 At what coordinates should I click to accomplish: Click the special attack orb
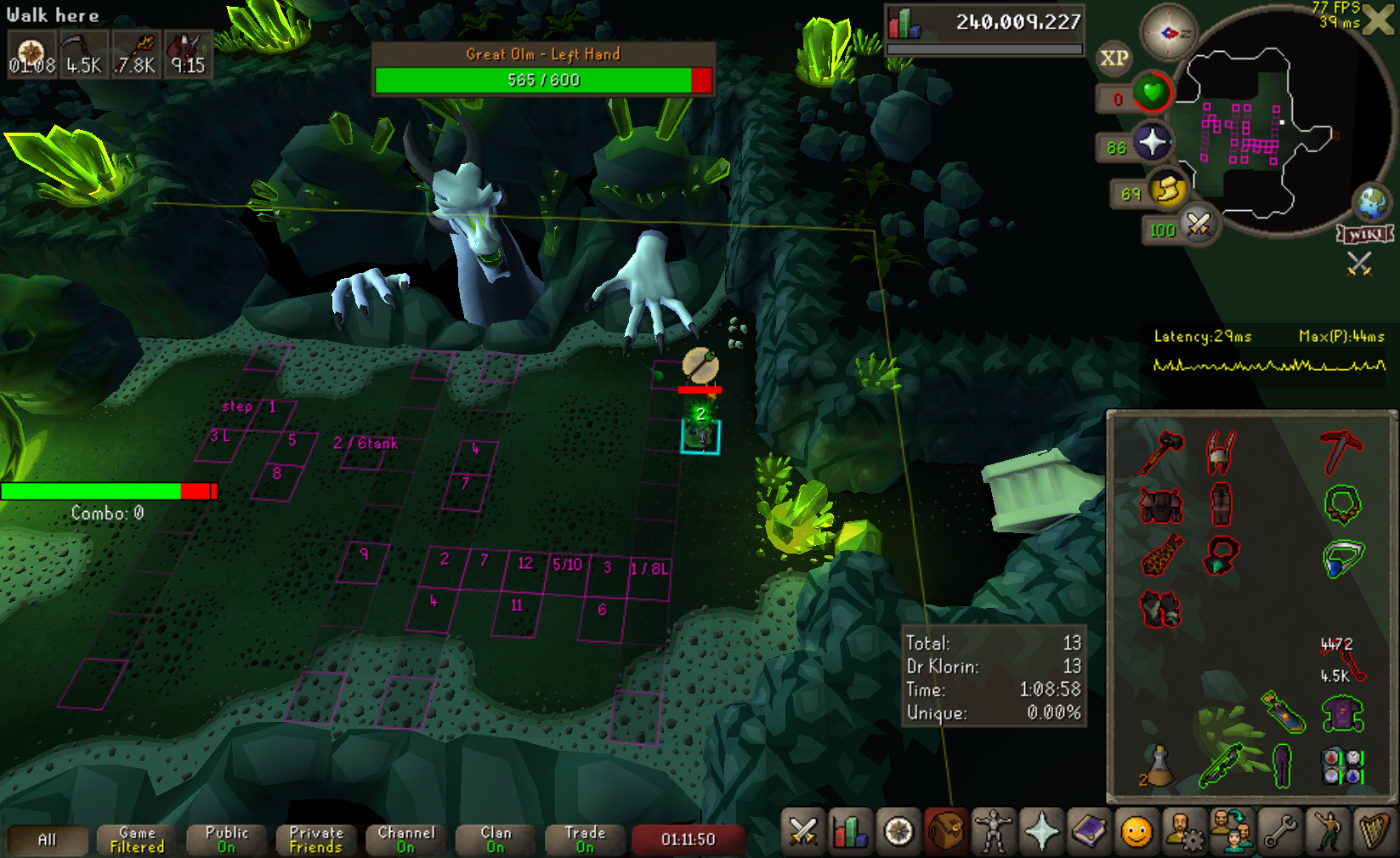(1198, 225)
